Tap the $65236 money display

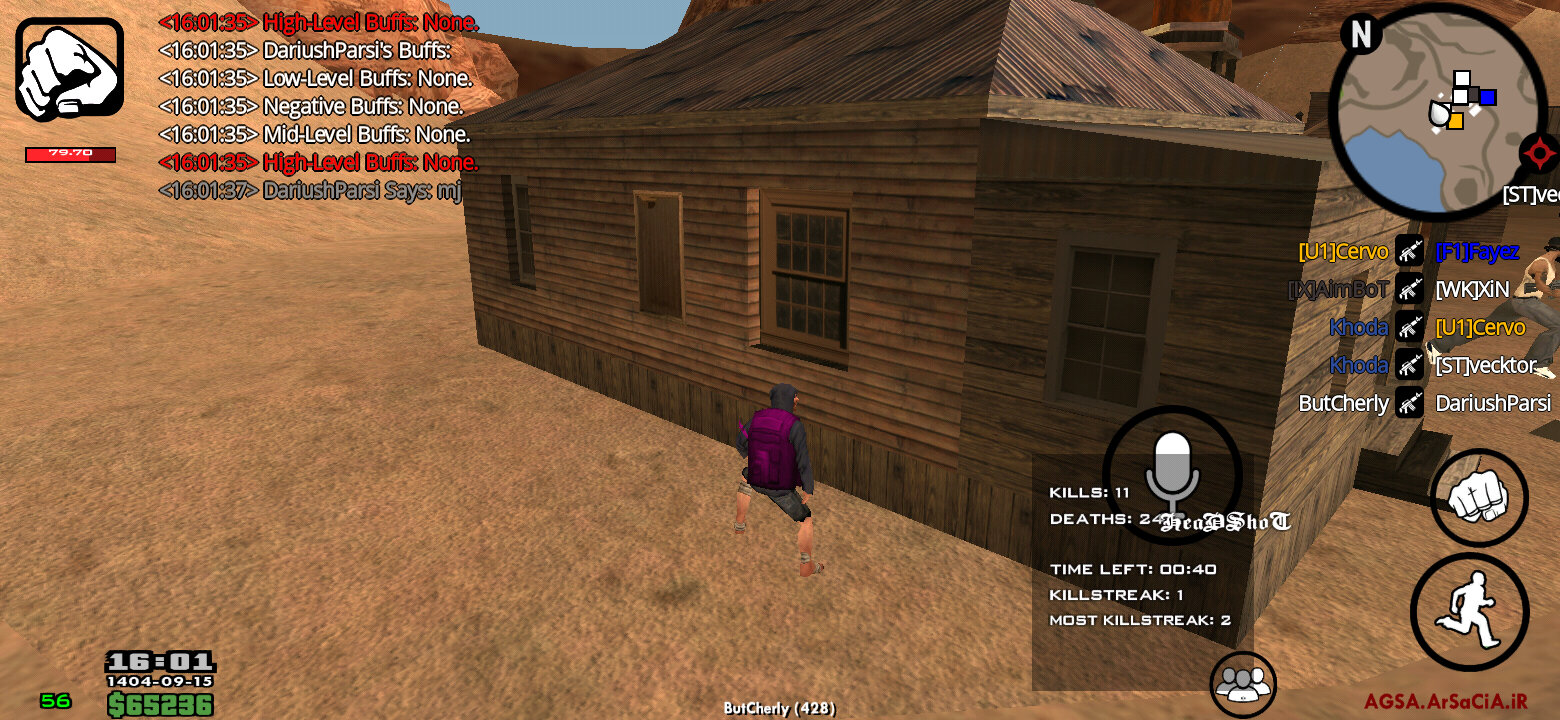(x=160, y=705)
